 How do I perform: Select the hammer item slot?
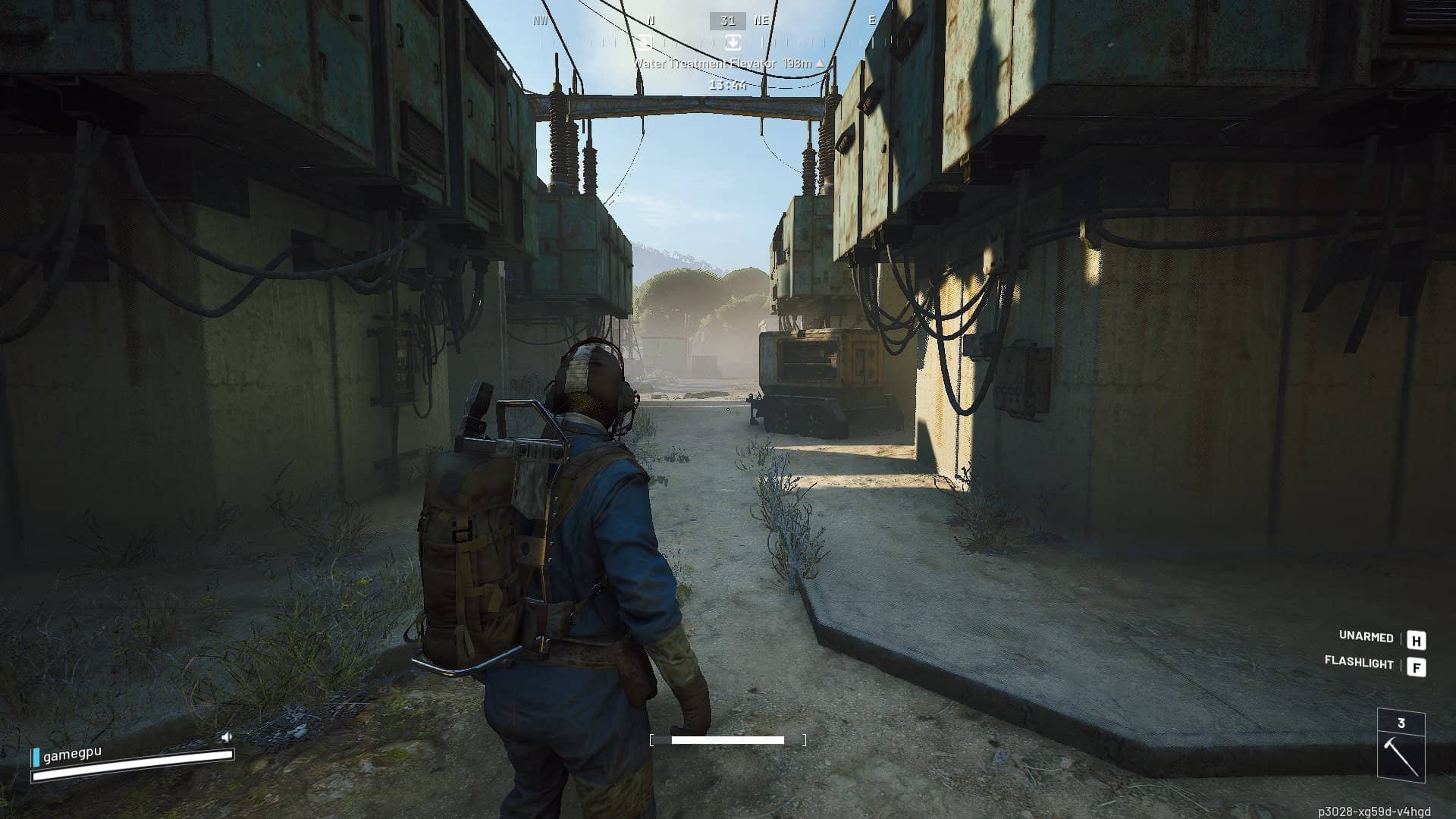1401,747
